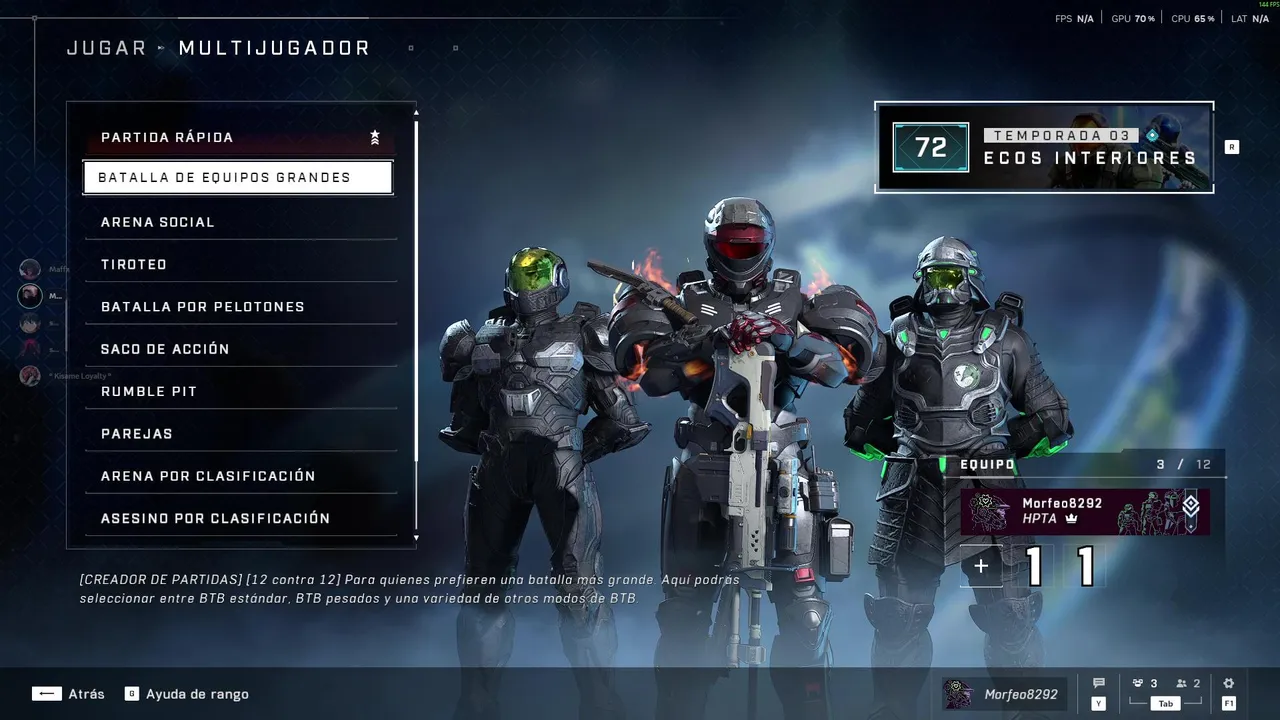Screen dimensions: 1280x720
Task: Open Arena por Clasificación
Action: 238,476
